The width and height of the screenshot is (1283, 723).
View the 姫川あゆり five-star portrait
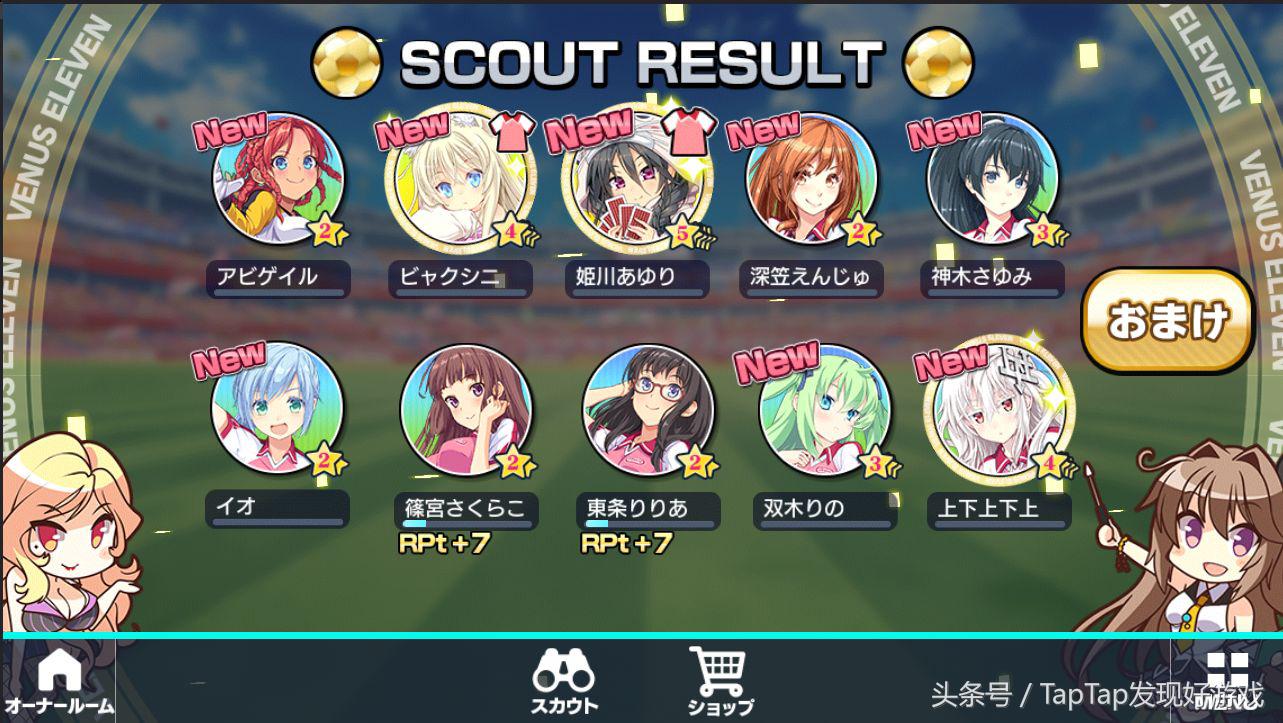coord(638,180)
